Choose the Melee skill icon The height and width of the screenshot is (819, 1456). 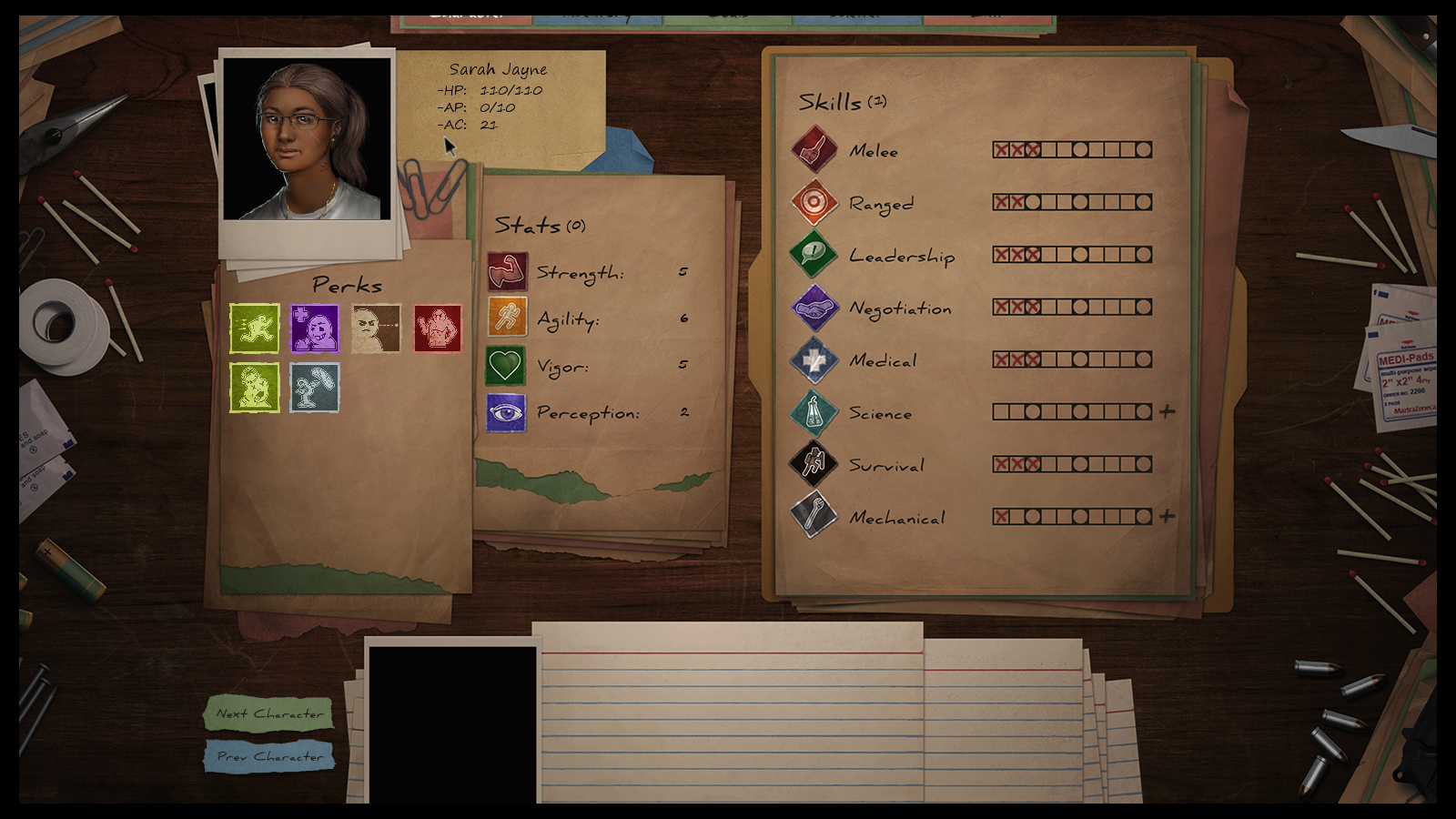[814, 149]
